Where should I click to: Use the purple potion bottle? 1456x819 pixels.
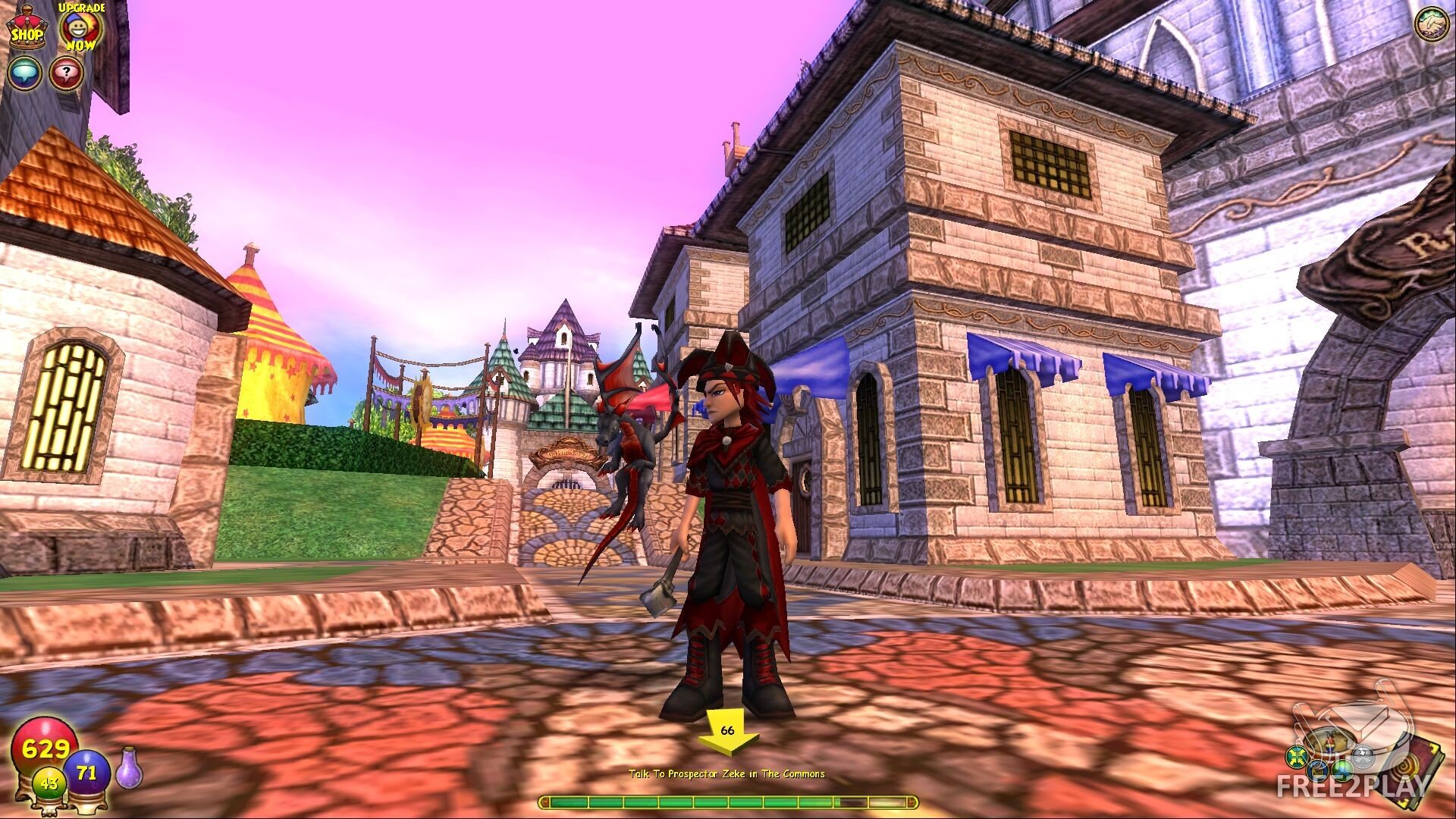[127, 767]
